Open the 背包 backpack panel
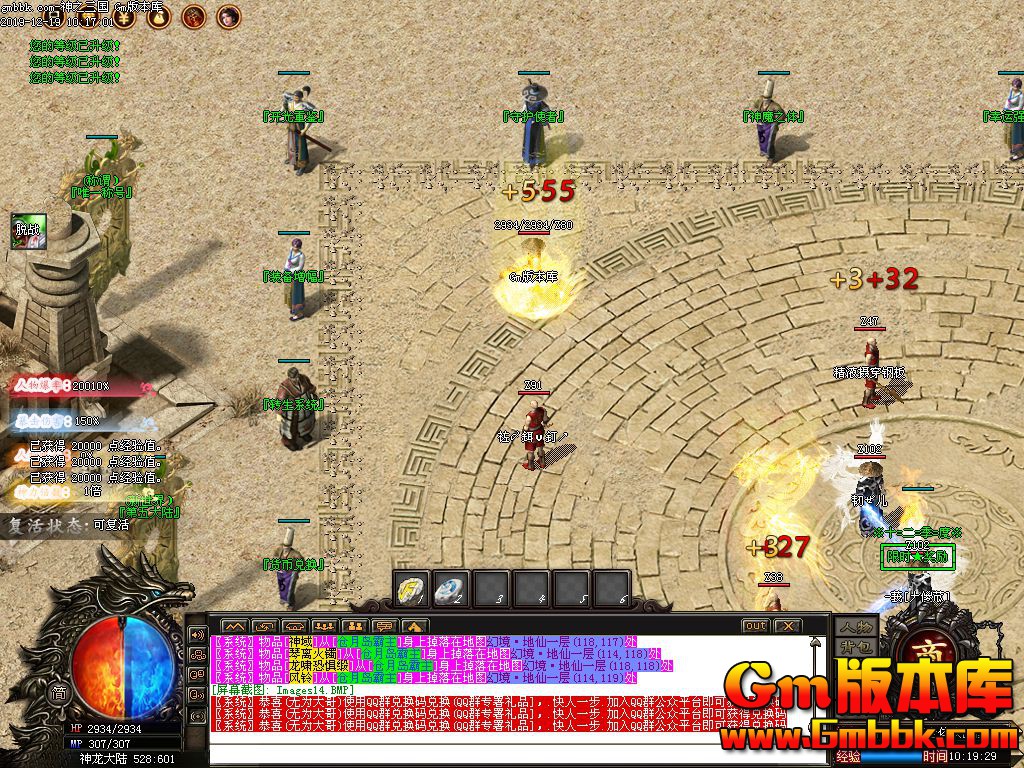The image size is (1024, 768). (857, 648)
